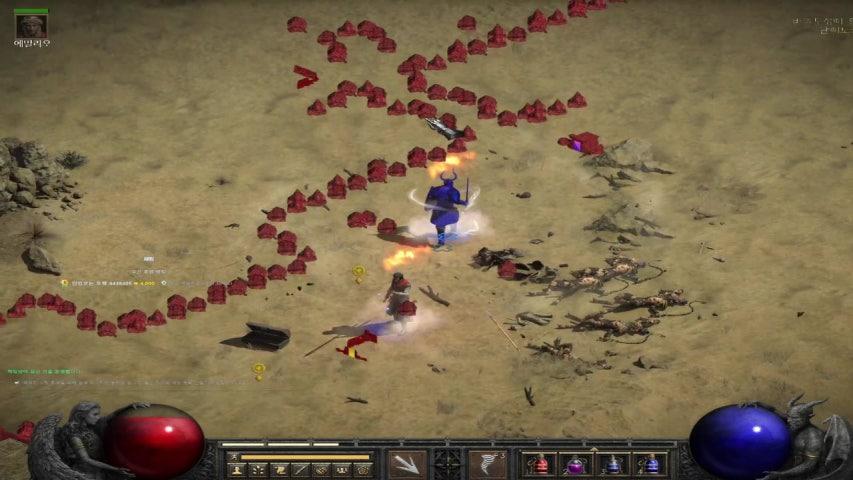Select the multiple arrows left skill
Viewport: 853px width, 480px height.
[x=407, y=464]
